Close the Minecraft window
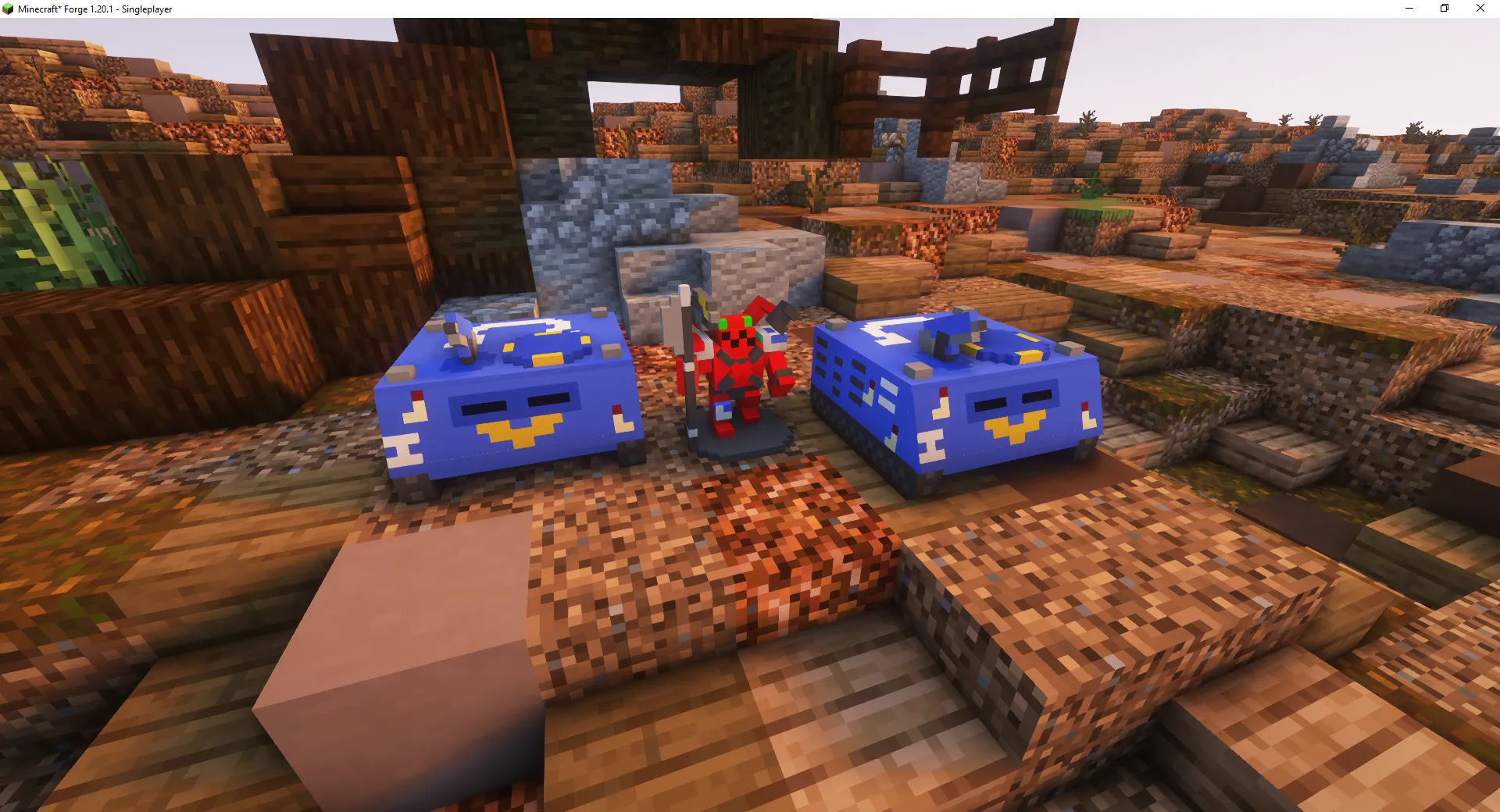Viewport: 1500px width, 812px height. [1479, 9]
